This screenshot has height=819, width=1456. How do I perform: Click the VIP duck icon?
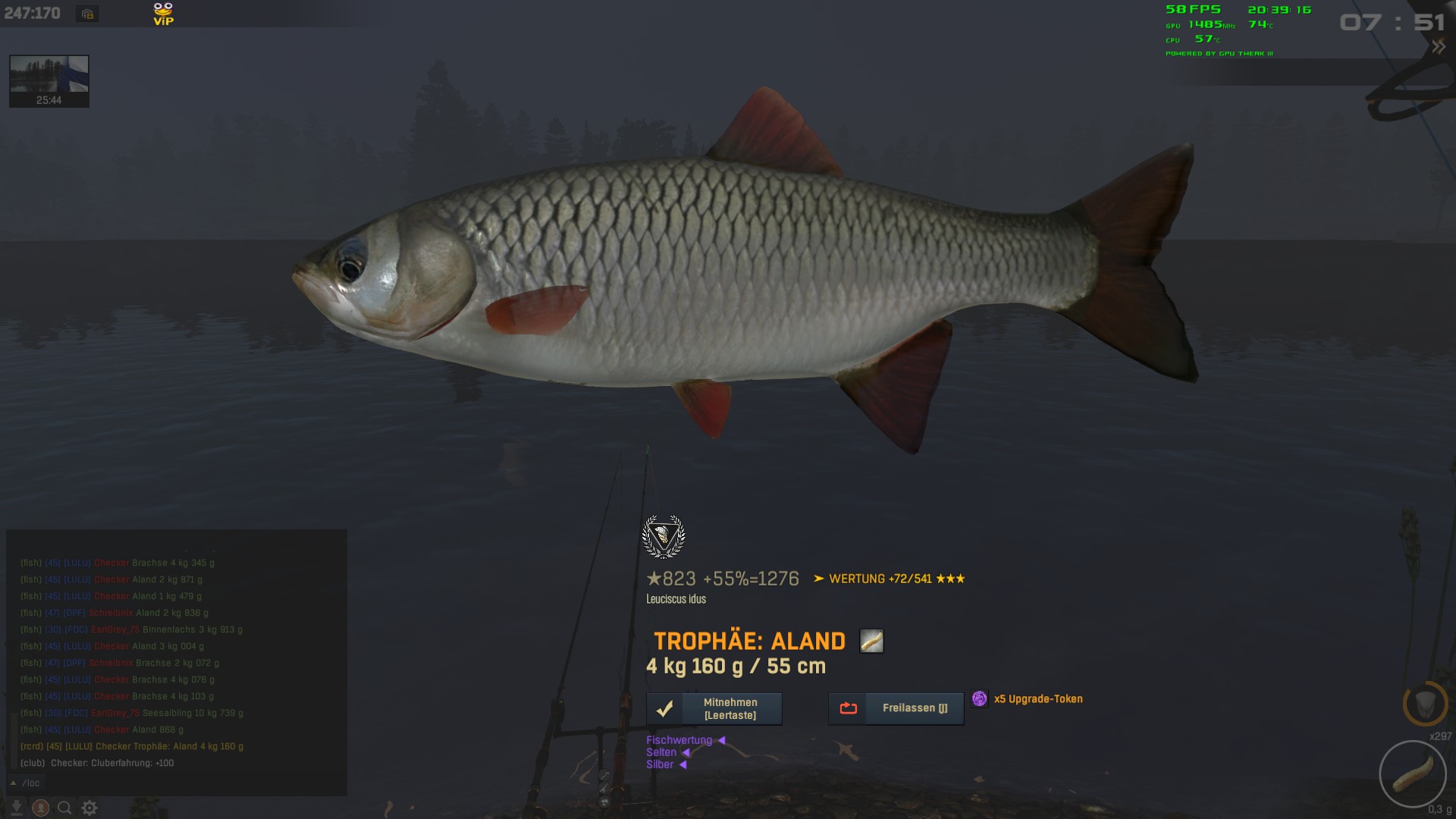coord(163,14)
